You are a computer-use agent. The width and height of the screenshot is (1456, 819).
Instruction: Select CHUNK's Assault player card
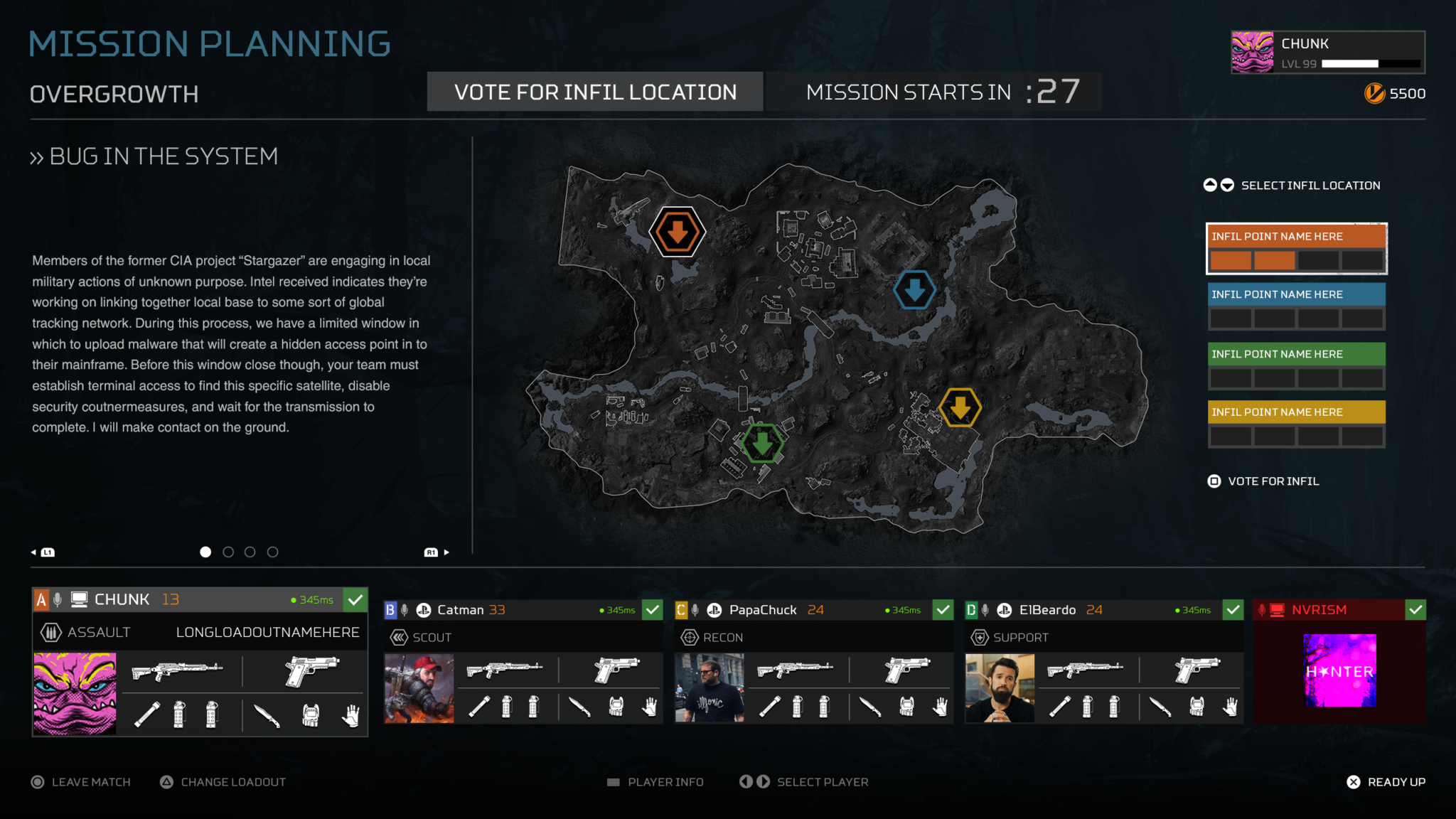click(200, 662)
